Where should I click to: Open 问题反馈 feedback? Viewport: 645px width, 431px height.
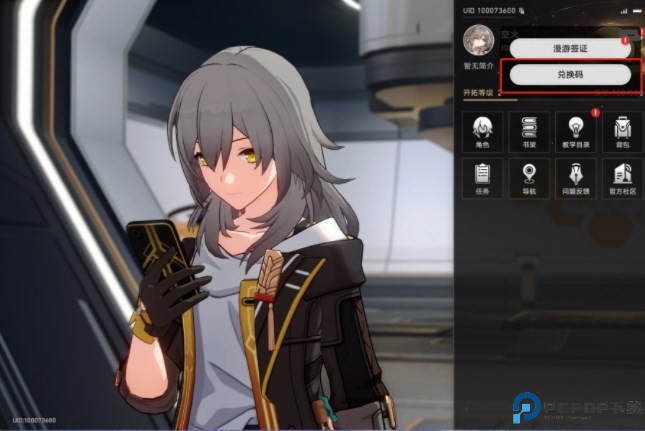coord(576,179)
